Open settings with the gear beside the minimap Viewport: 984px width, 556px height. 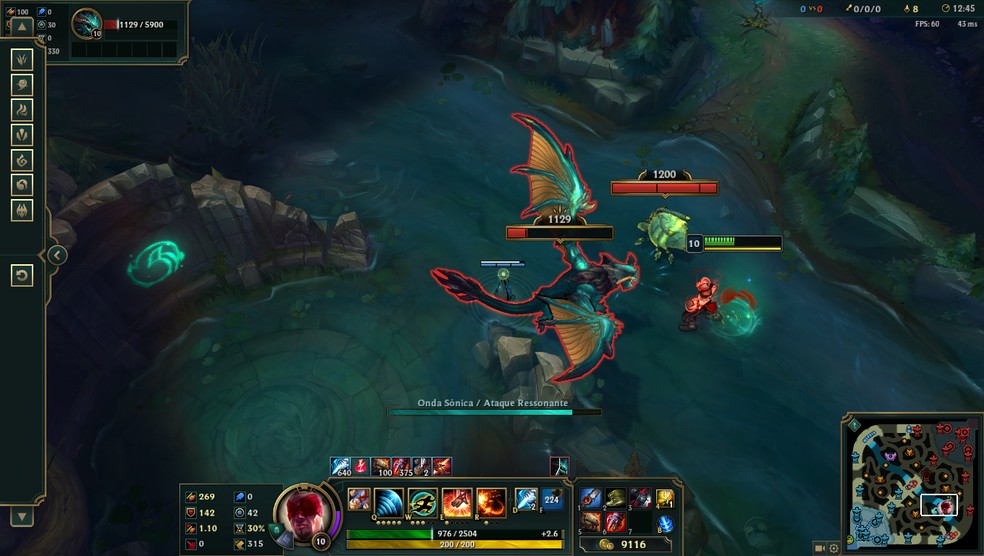coord(834,548)
